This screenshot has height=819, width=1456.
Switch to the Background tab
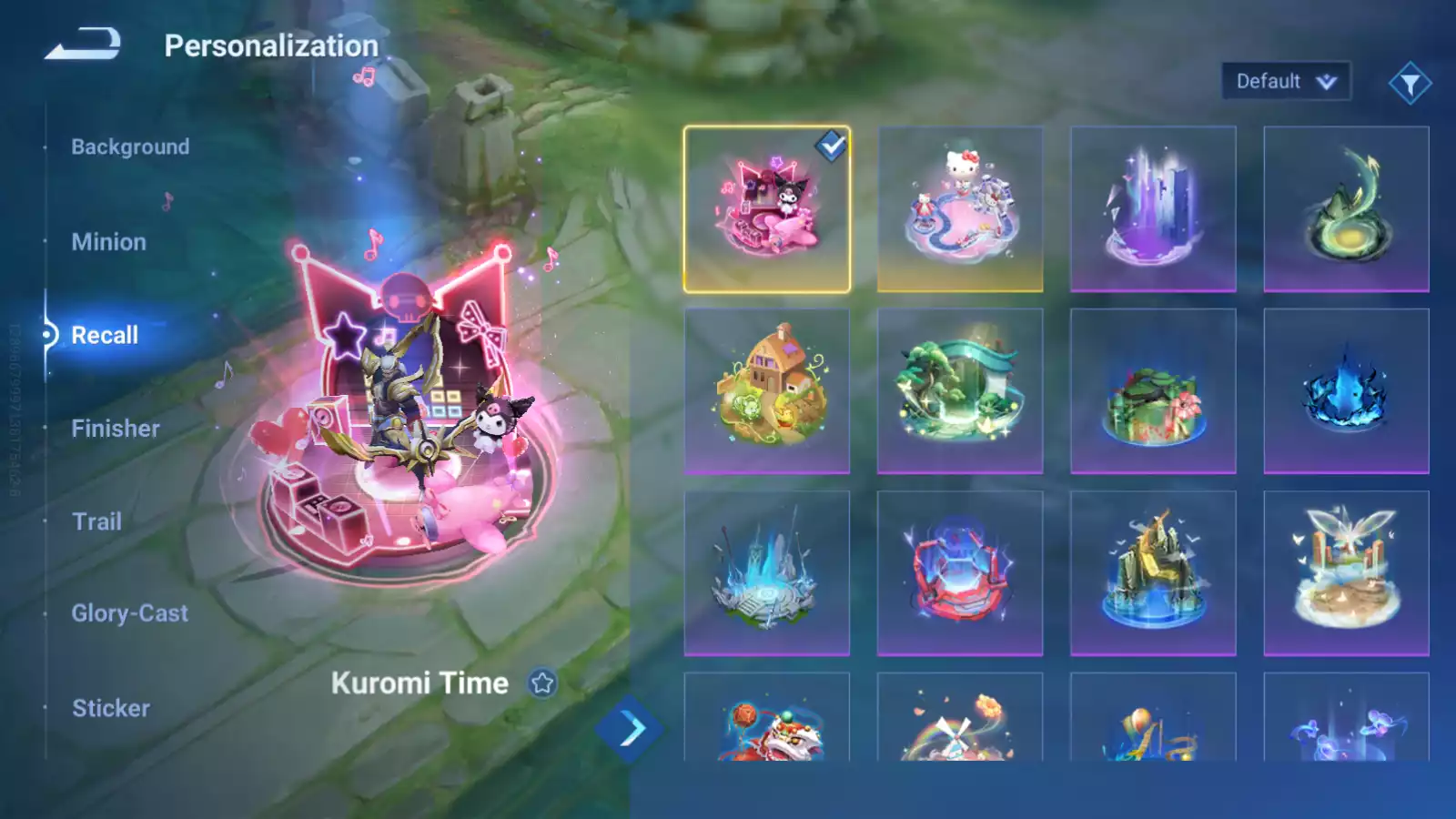[130, 147]
